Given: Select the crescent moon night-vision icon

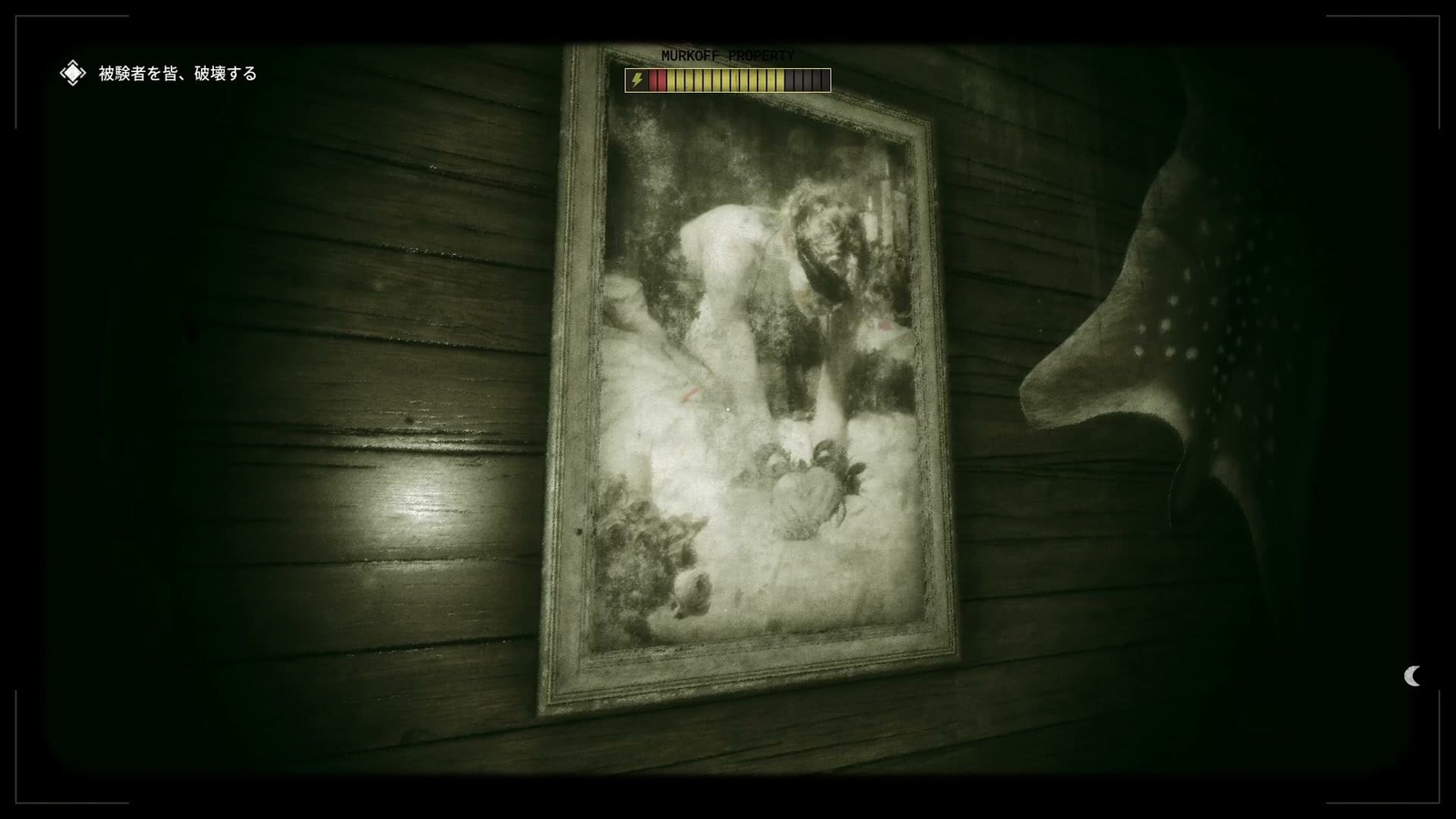Looking at the screenshot, I should [1413, 677].
